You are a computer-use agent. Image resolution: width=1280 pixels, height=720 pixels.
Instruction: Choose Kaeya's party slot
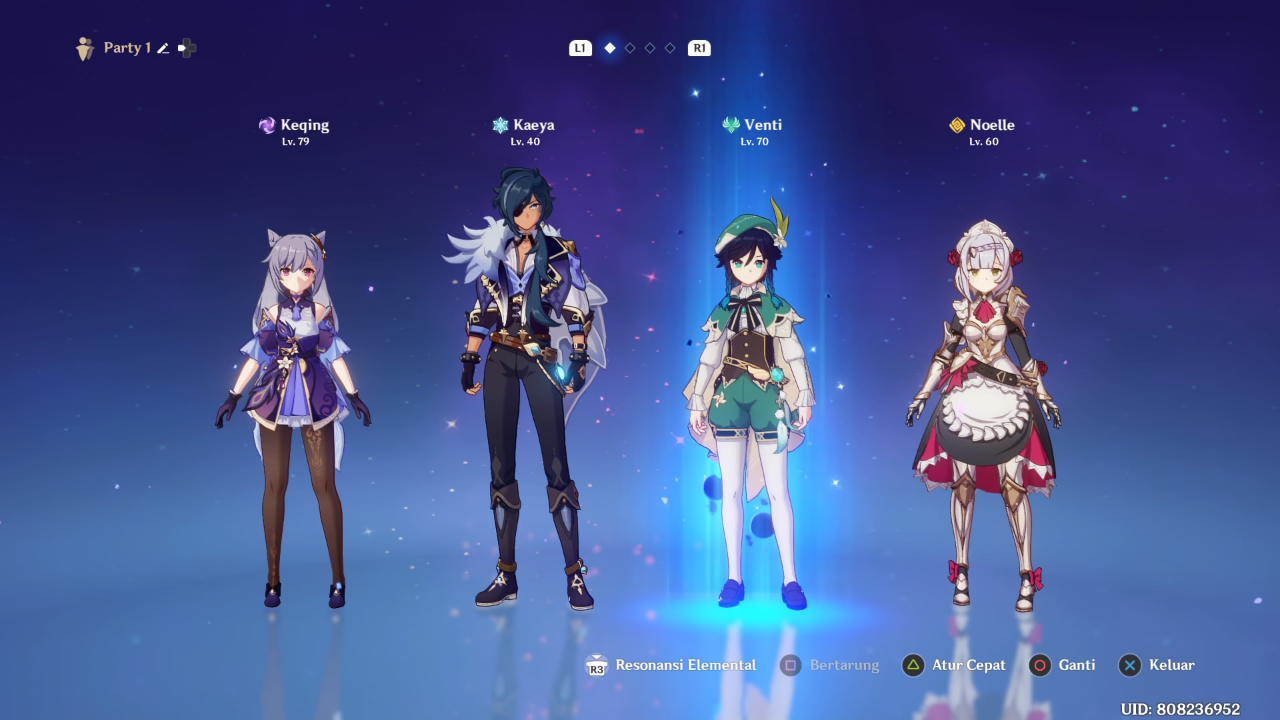click(523, 390)
